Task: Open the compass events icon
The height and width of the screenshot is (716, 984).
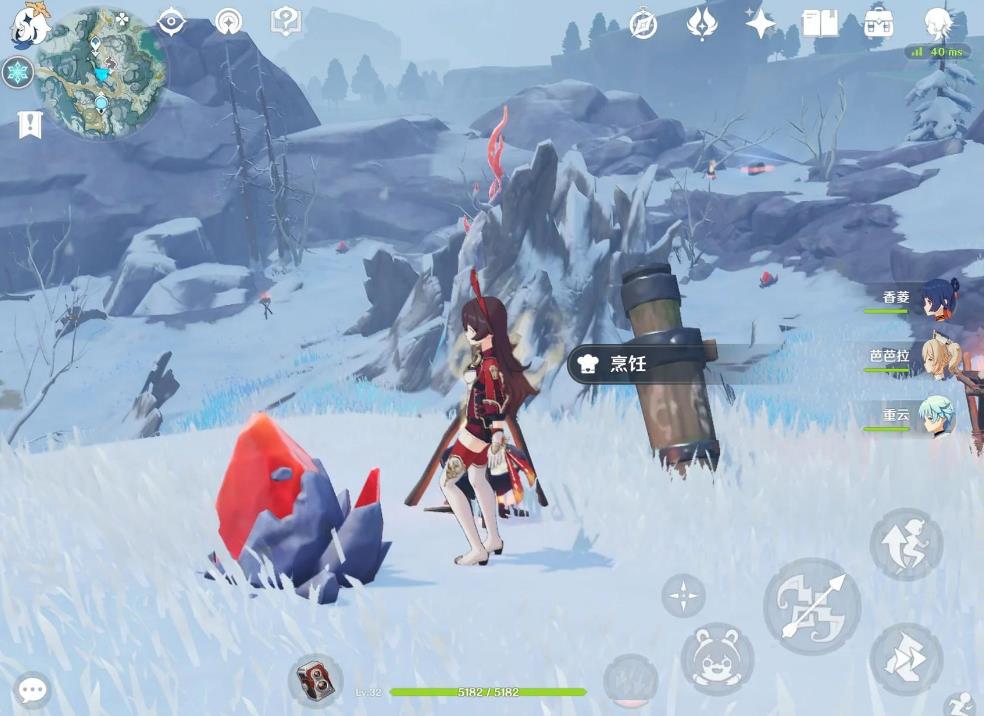Action: click(643, 23)
